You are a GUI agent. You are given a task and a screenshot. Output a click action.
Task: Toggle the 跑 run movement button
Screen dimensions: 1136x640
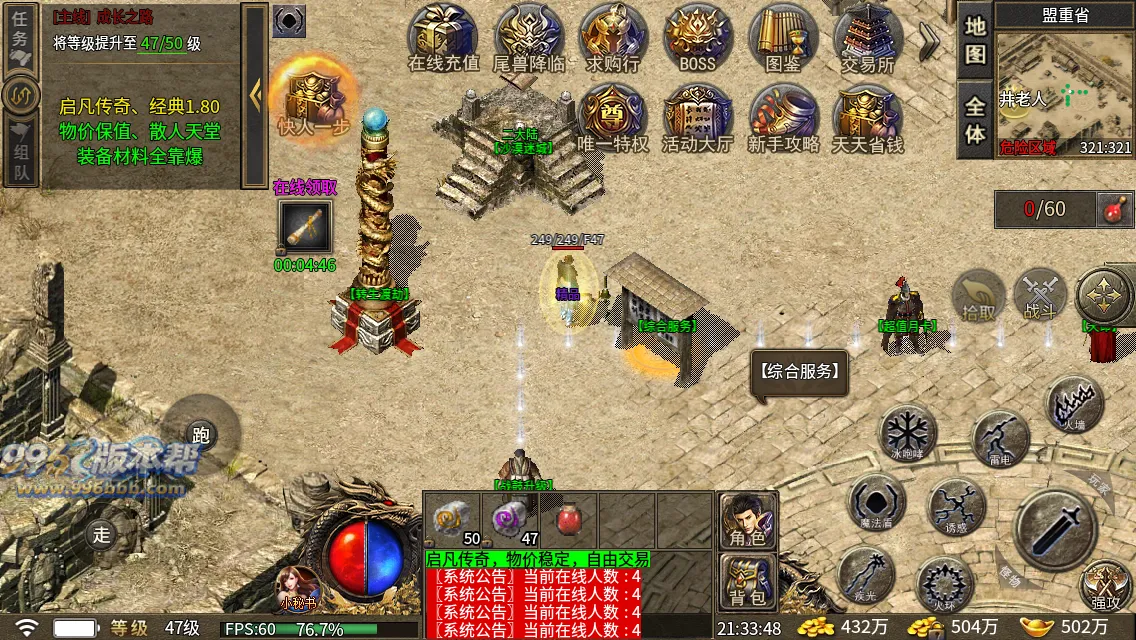201,434
